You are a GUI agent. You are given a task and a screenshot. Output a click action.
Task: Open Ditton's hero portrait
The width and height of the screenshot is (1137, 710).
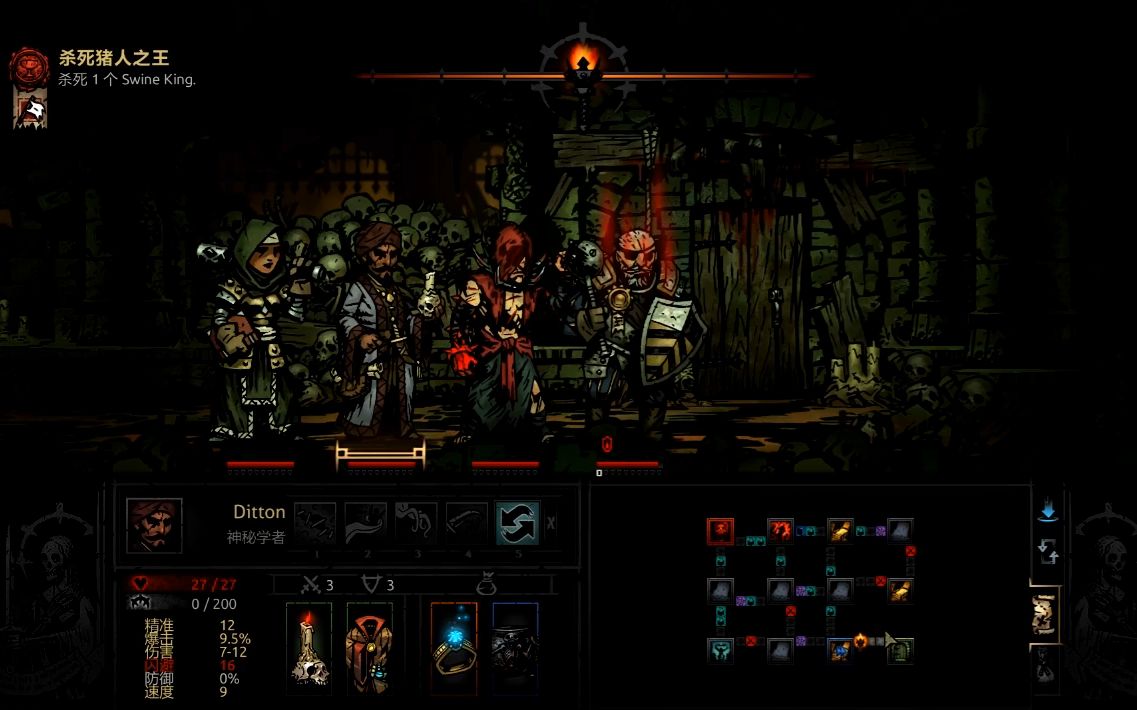[154, 526]
